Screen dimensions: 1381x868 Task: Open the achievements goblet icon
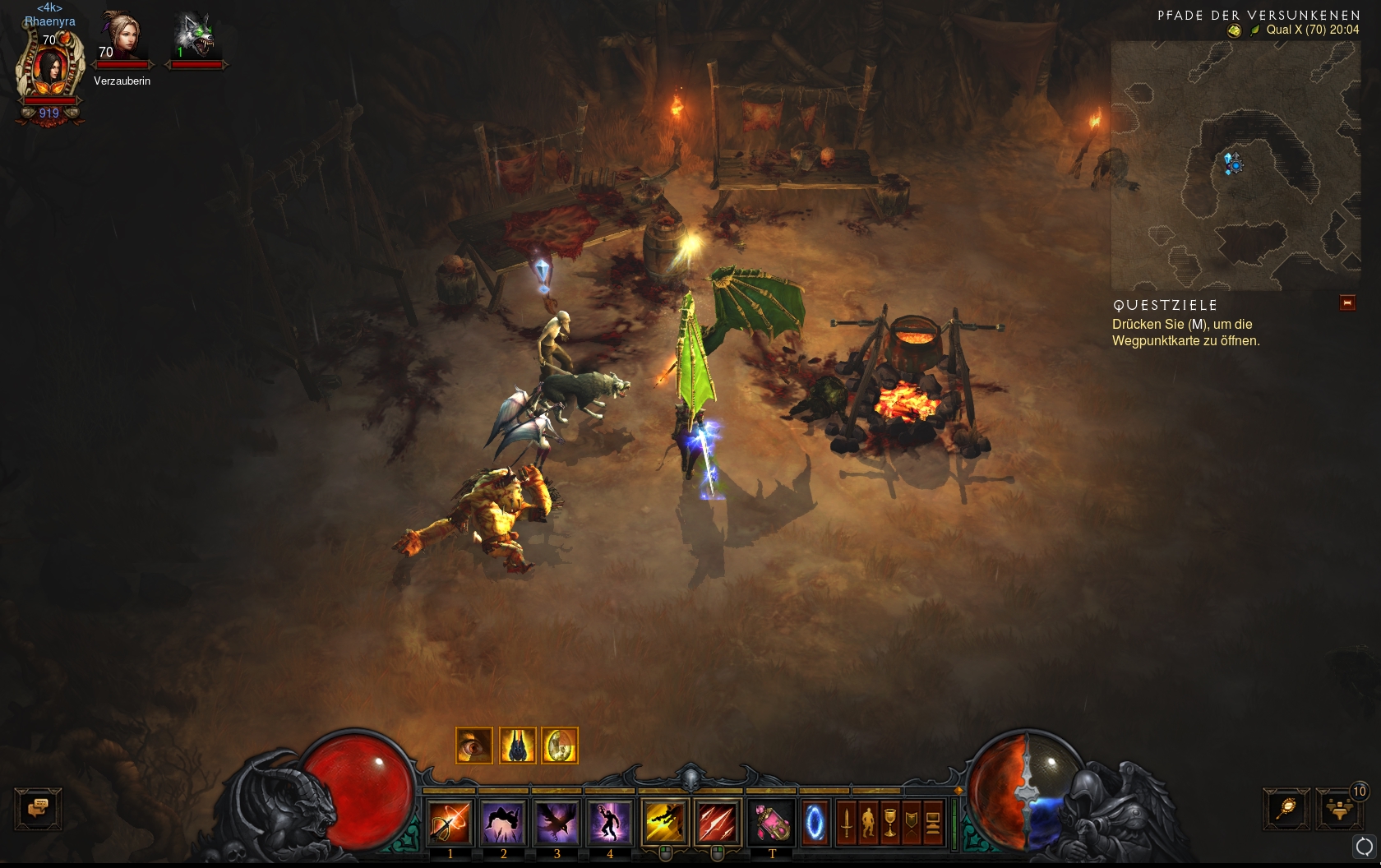(889, 821)
